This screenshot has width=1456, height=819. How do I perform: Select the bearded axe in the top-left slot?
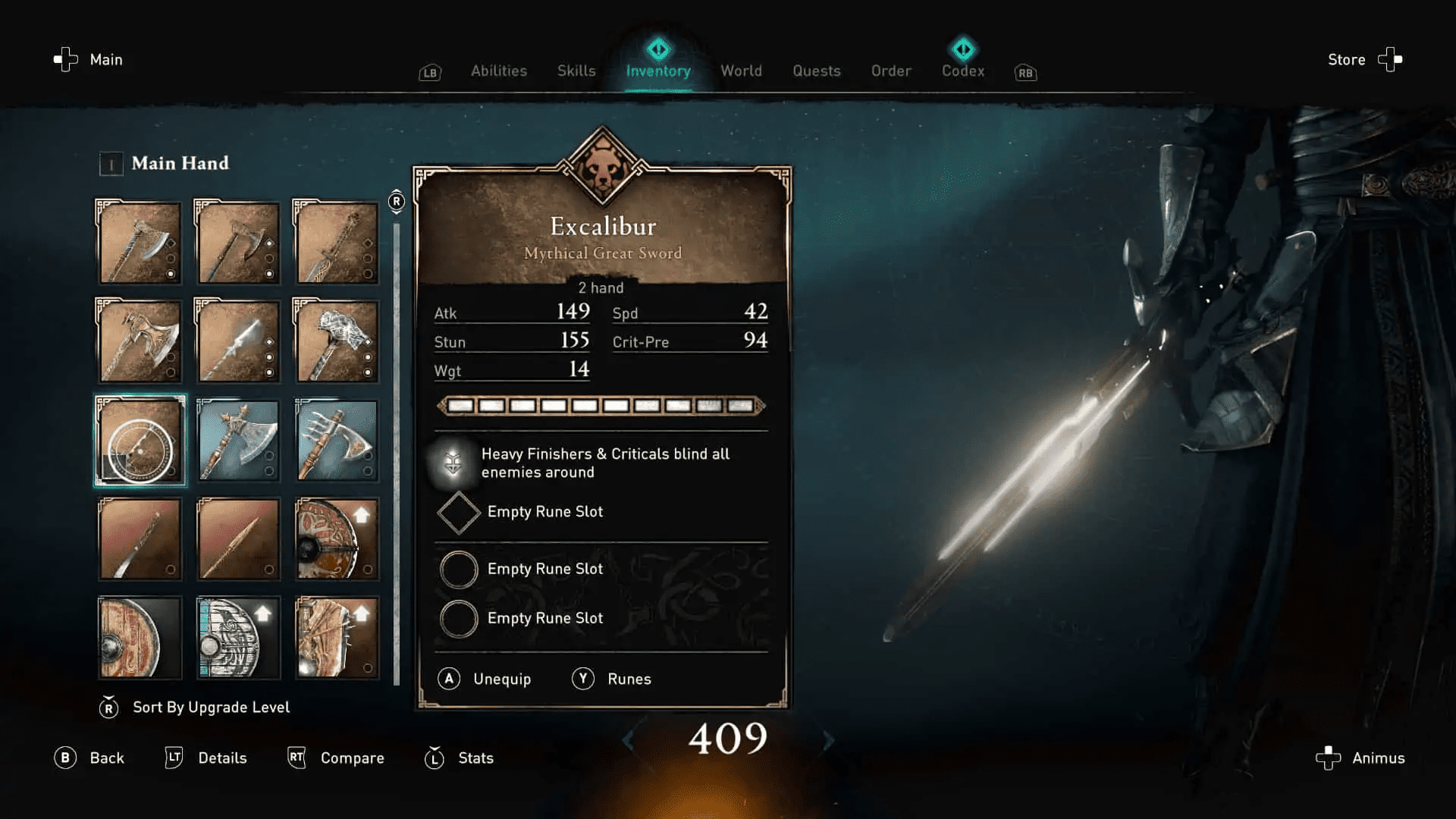click(x=139, y=243)
